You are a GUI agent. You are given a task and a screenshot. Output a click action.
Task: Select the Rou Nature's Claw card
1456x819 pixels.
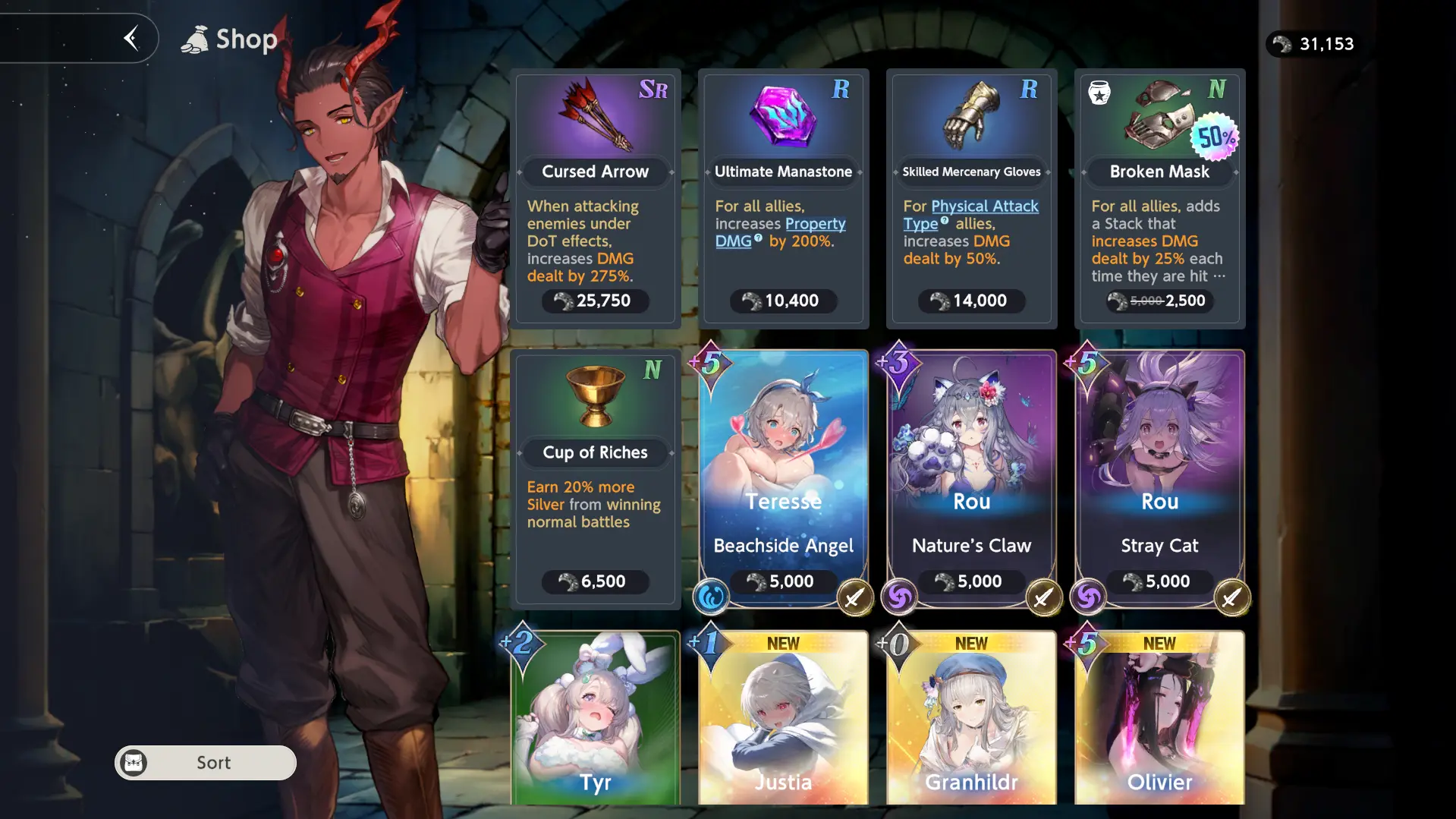(x=971, y=479)
